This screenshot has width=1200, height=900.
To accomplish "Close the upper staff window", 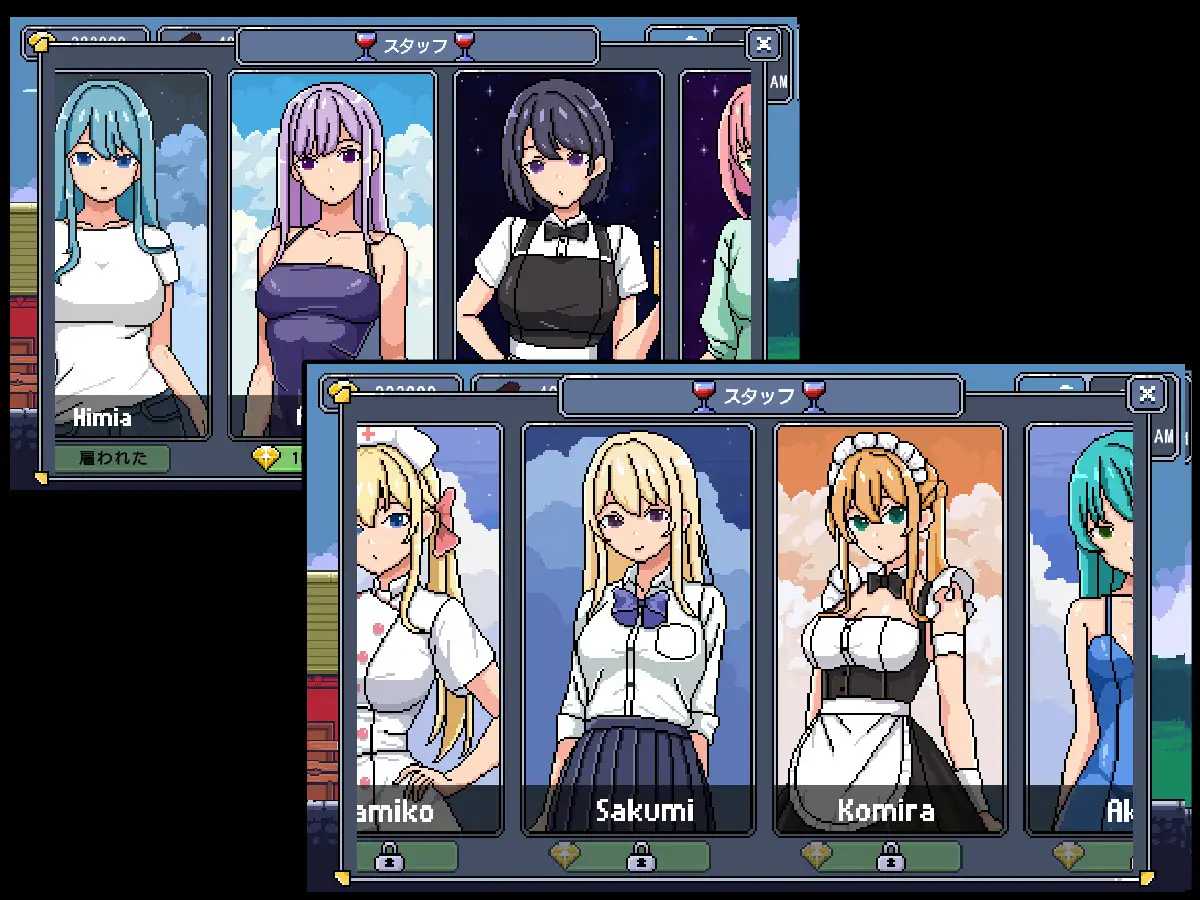I will coord(763,44).
